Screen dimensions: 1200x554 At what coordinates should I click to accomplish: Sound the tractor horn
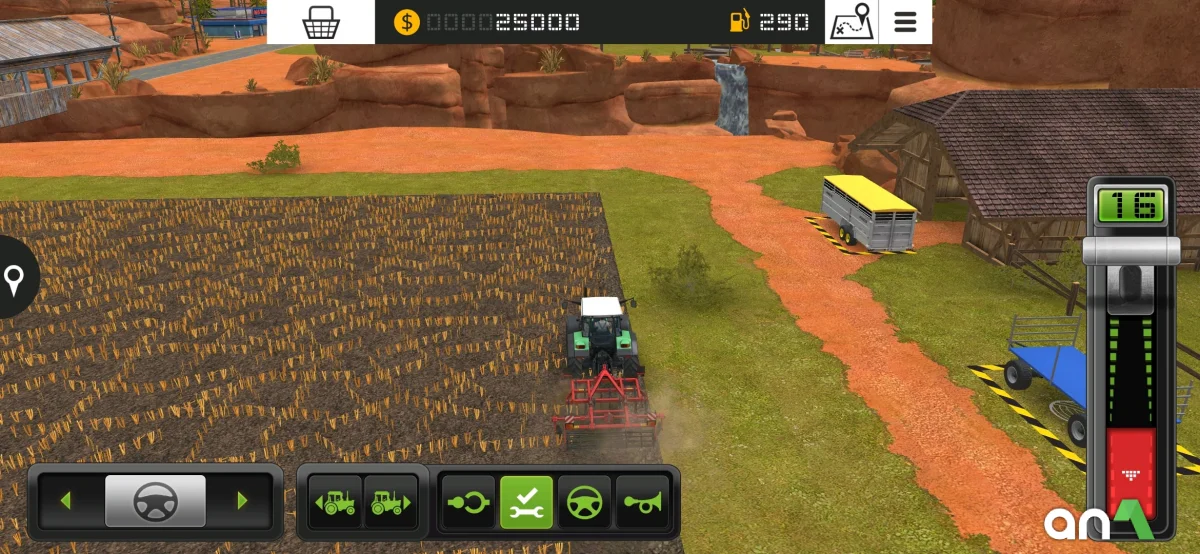(x=642, y=502)
